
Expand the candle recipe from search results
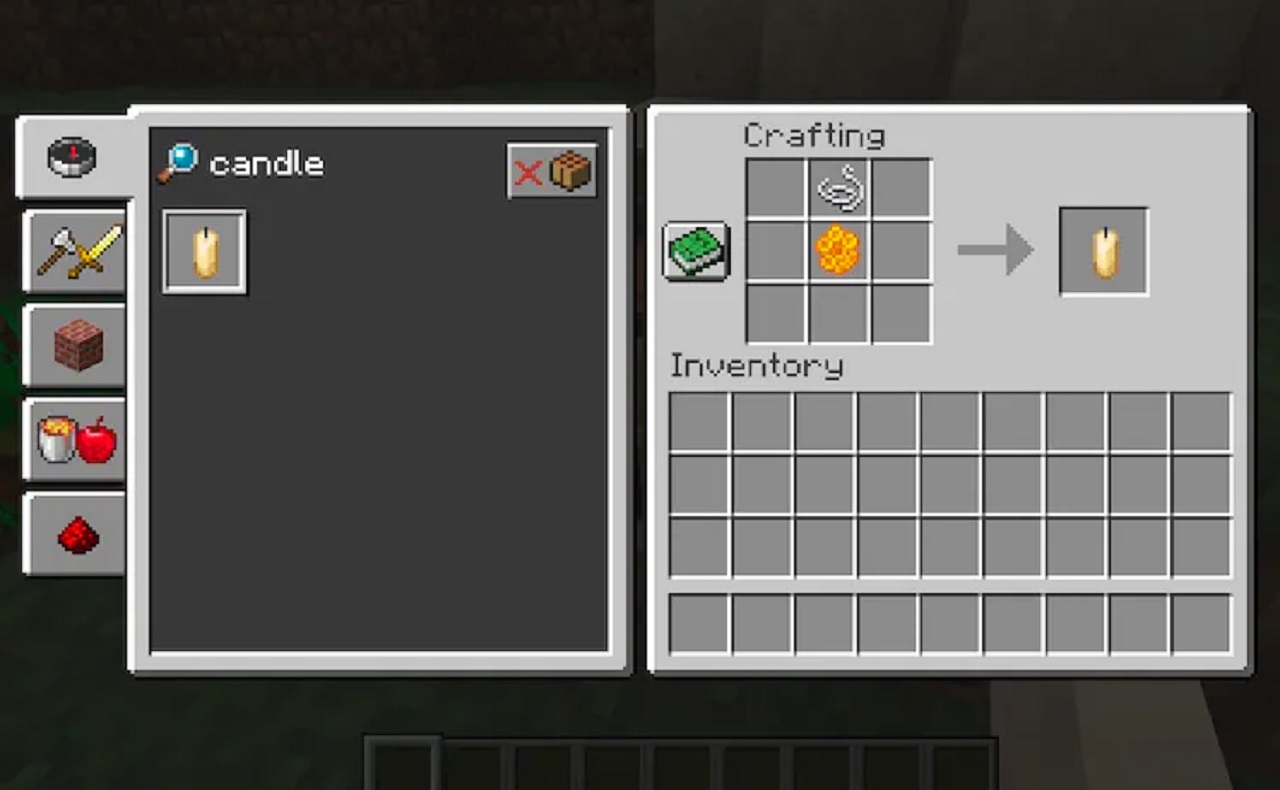tap(204, 251)
